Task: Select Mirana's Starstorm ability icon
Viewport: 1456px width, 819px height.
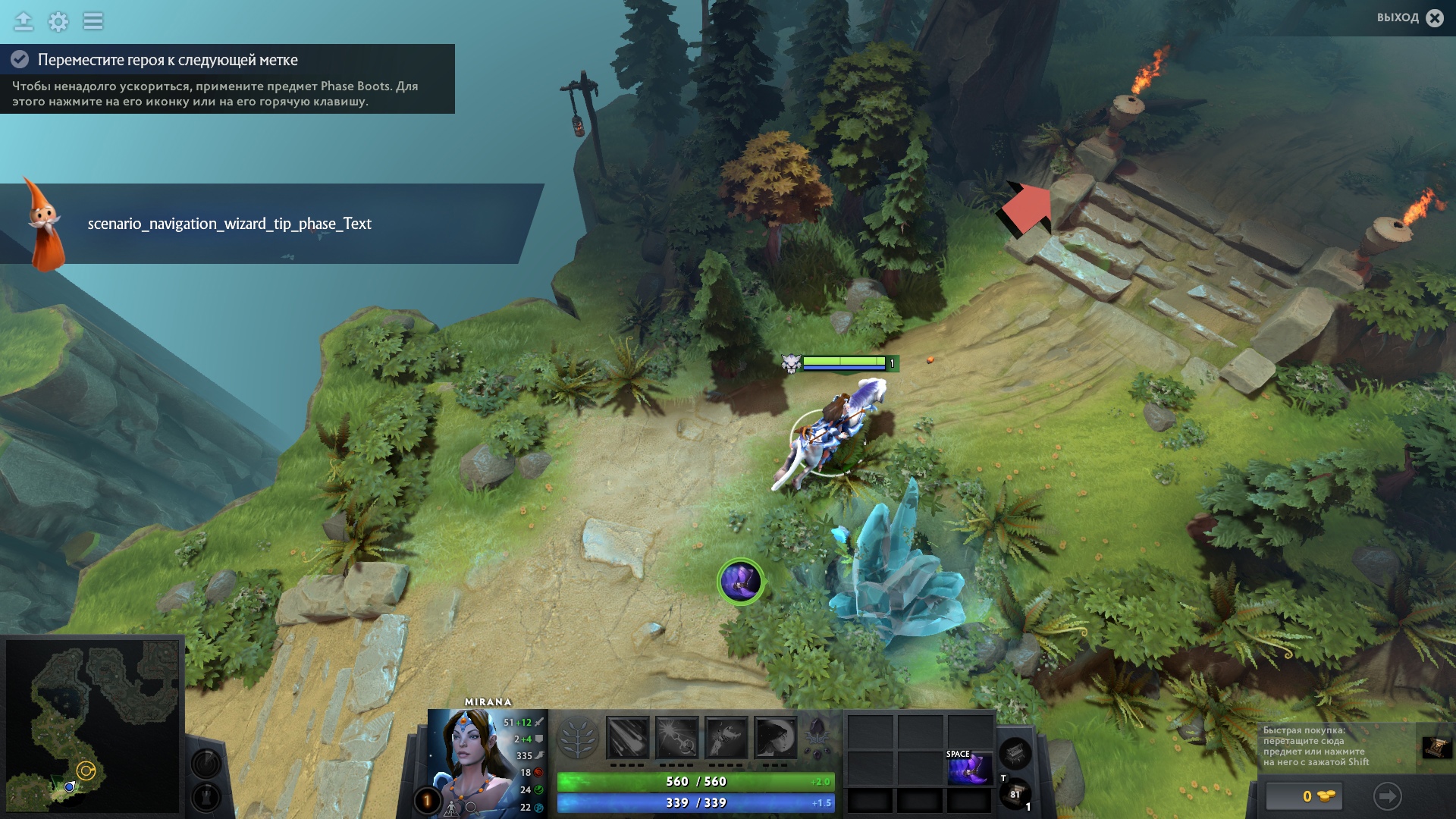Action: (627, 736)
